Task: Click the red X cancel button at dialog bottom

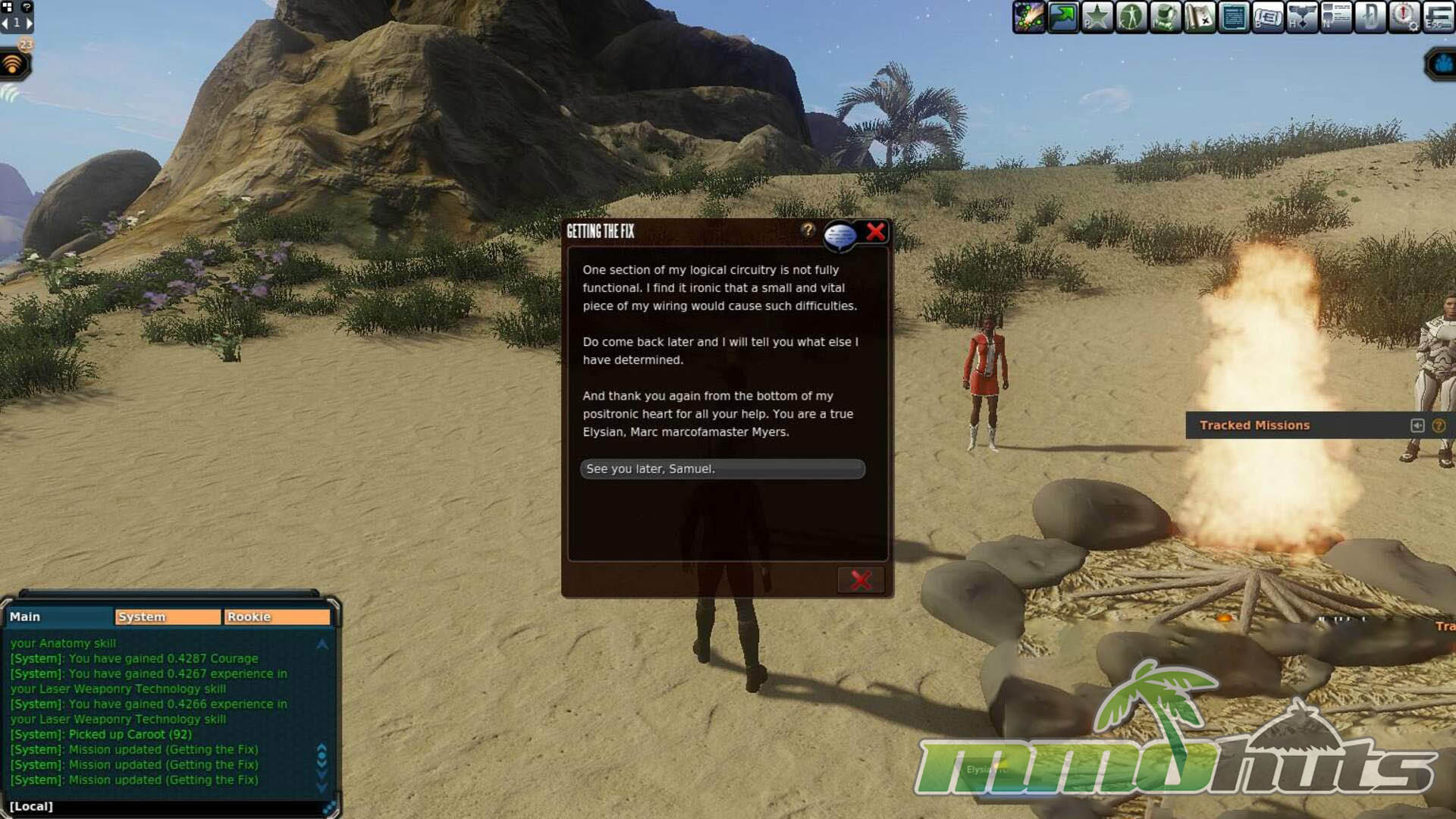Action: pyautogui.click(x=861, y=580)
